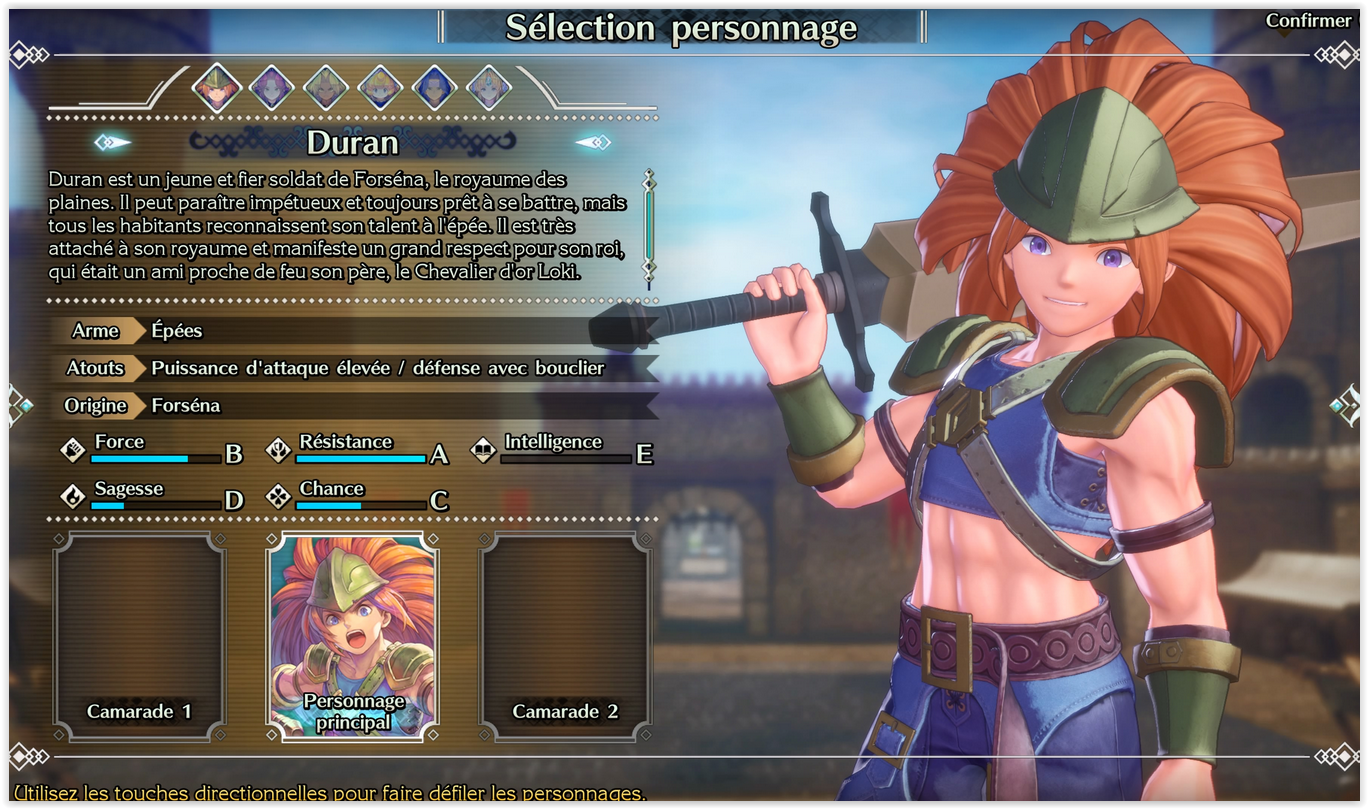Viewport: 1368px width, 809px height.
Task: Select the Camarade 1 slot
Action: (x=139, y=637)
